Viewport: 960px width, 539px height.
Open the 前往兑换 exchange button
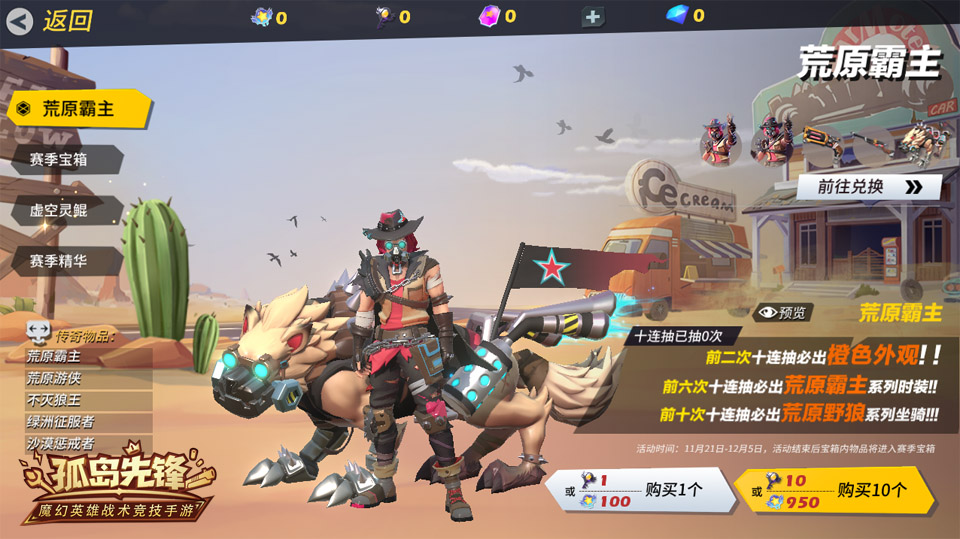(x=868, y=187)
